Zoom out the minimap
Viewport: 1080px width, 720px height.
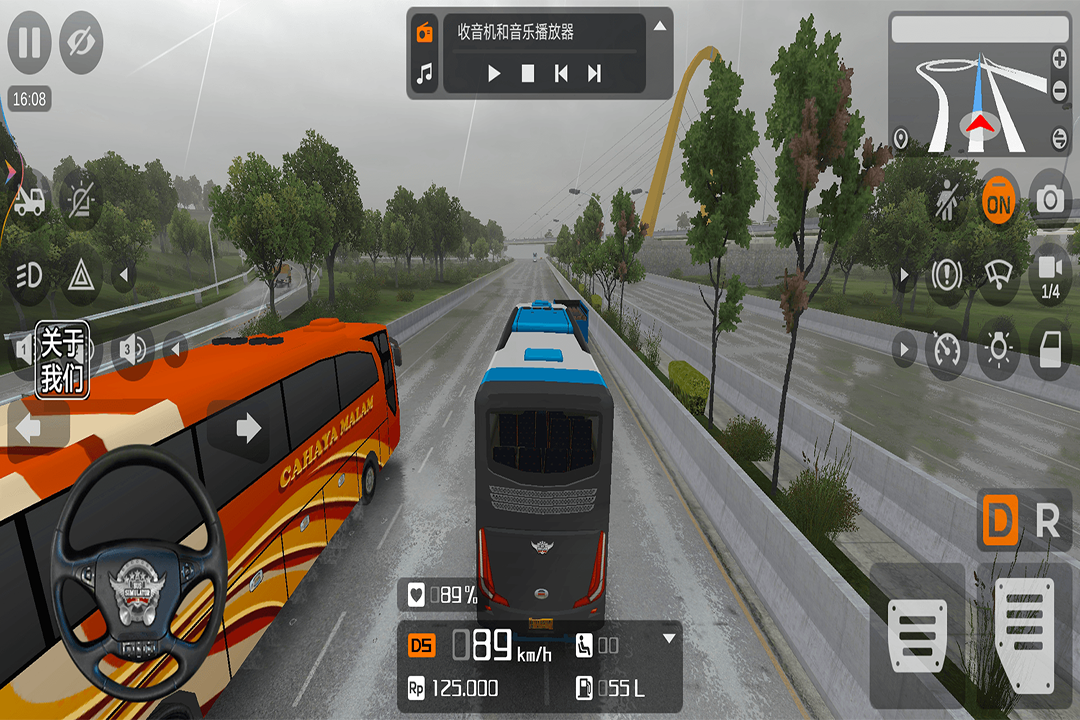pyautogui.click(x=1059, y=92)
